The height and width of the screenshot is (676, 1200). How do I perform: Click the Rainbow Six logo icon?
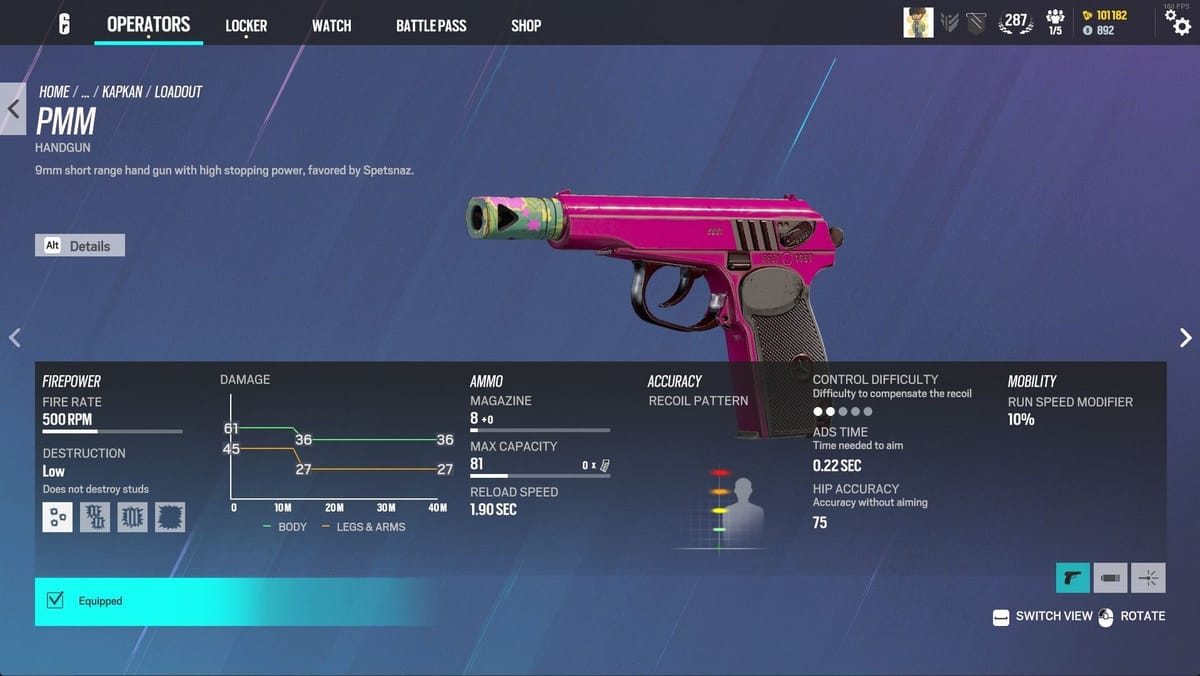coord(64,25)
